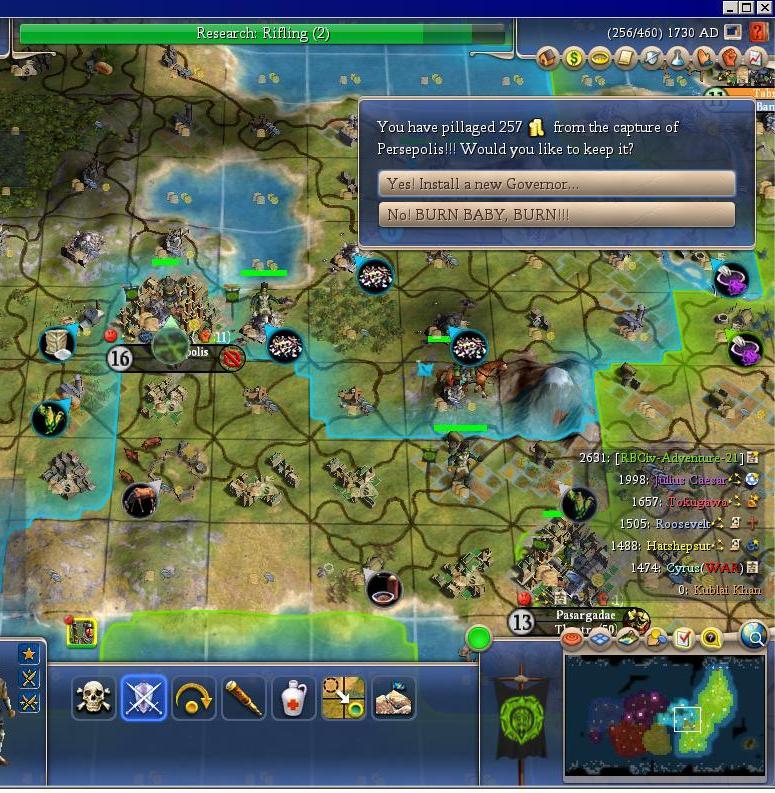Select "No! BURN BABY, BURN!!!" option
This screenshot has width=775, height=793.
[556, 215]
